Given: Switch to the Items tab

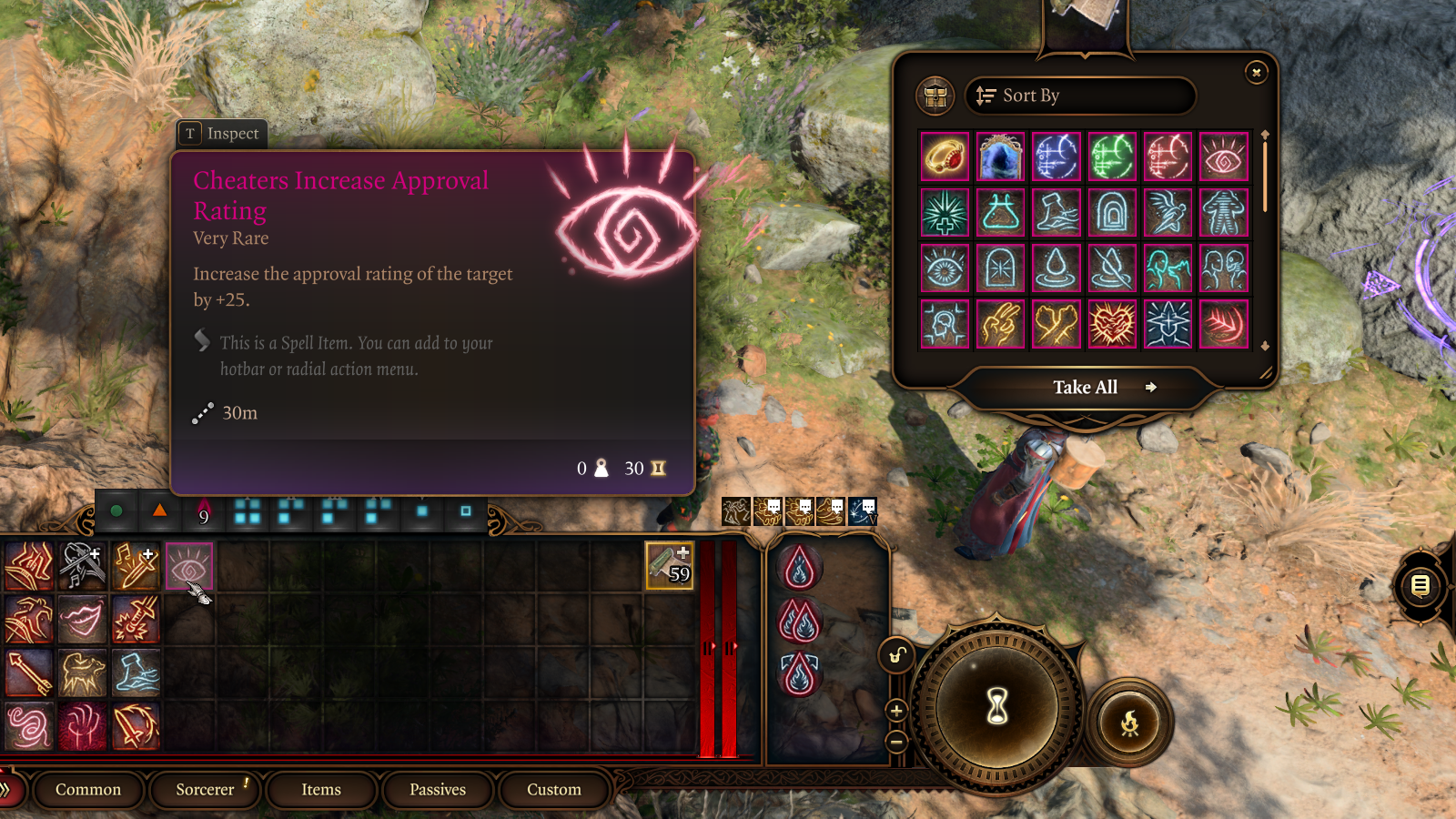Looking at the screenshot, I should [321, 790].
